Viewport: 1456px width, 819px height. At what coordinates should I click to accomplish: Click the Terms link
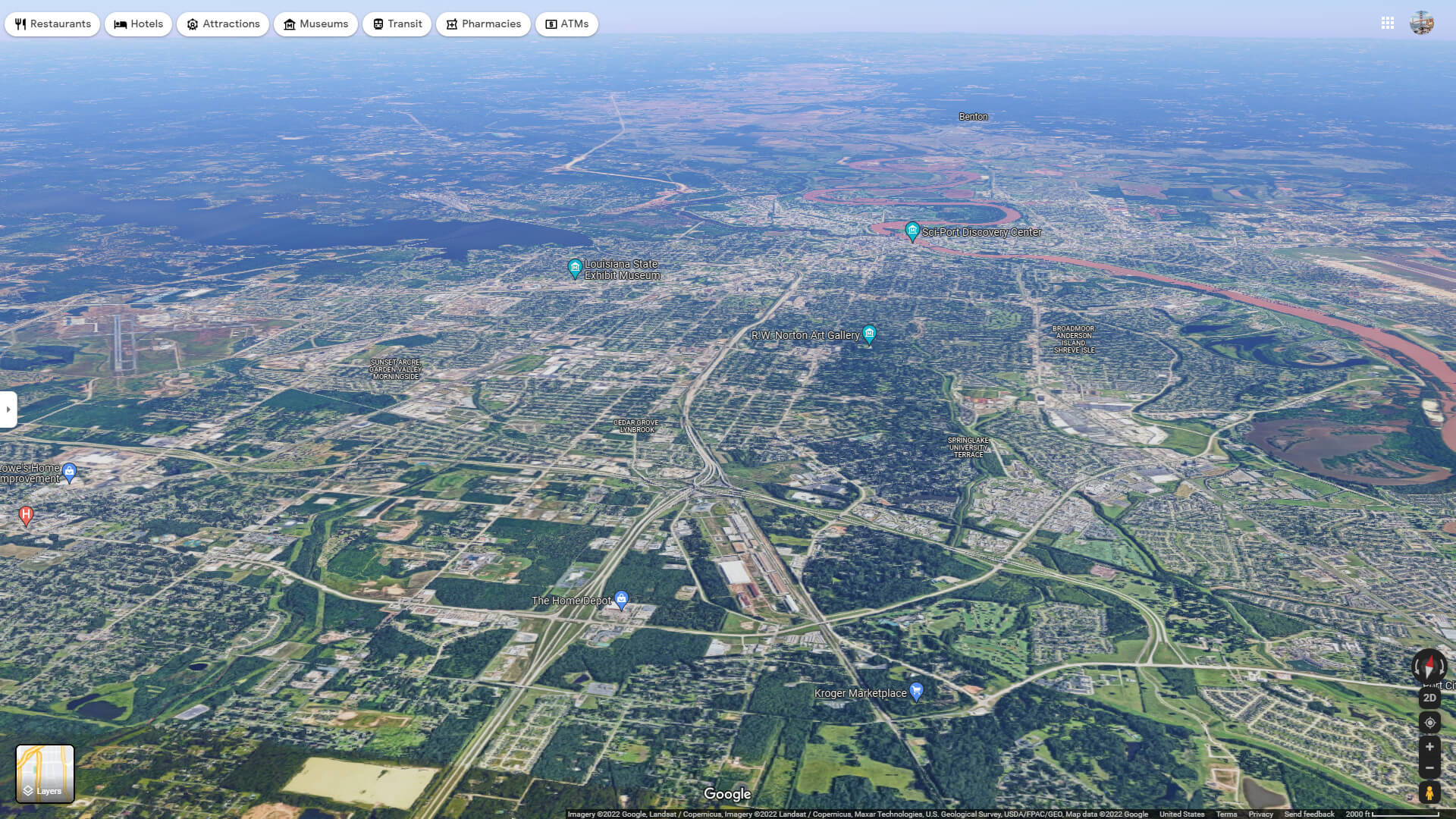coord(1227,814)
